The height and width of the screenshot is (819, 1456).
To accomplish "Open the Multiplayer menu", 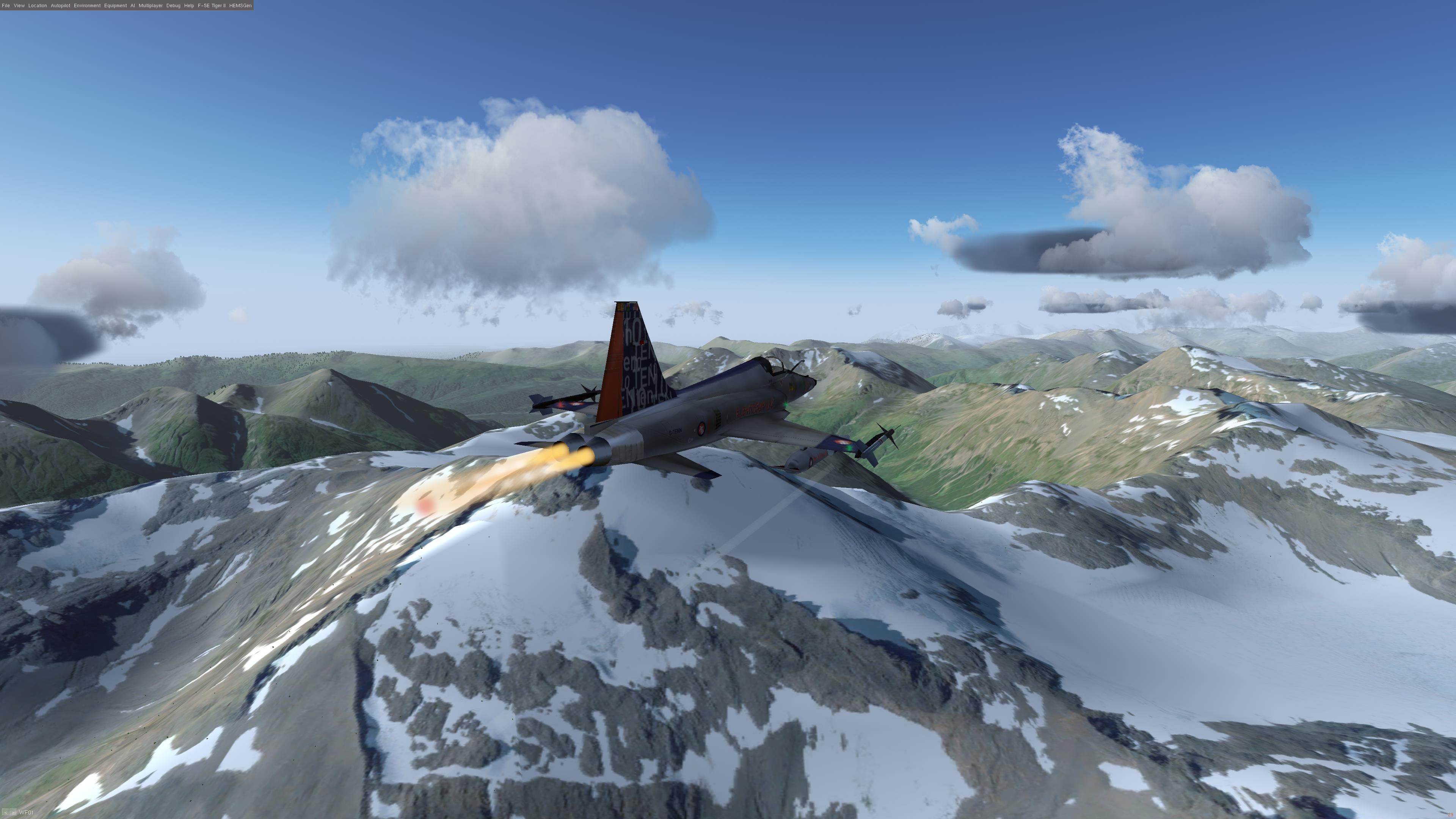I will [151, 6].
